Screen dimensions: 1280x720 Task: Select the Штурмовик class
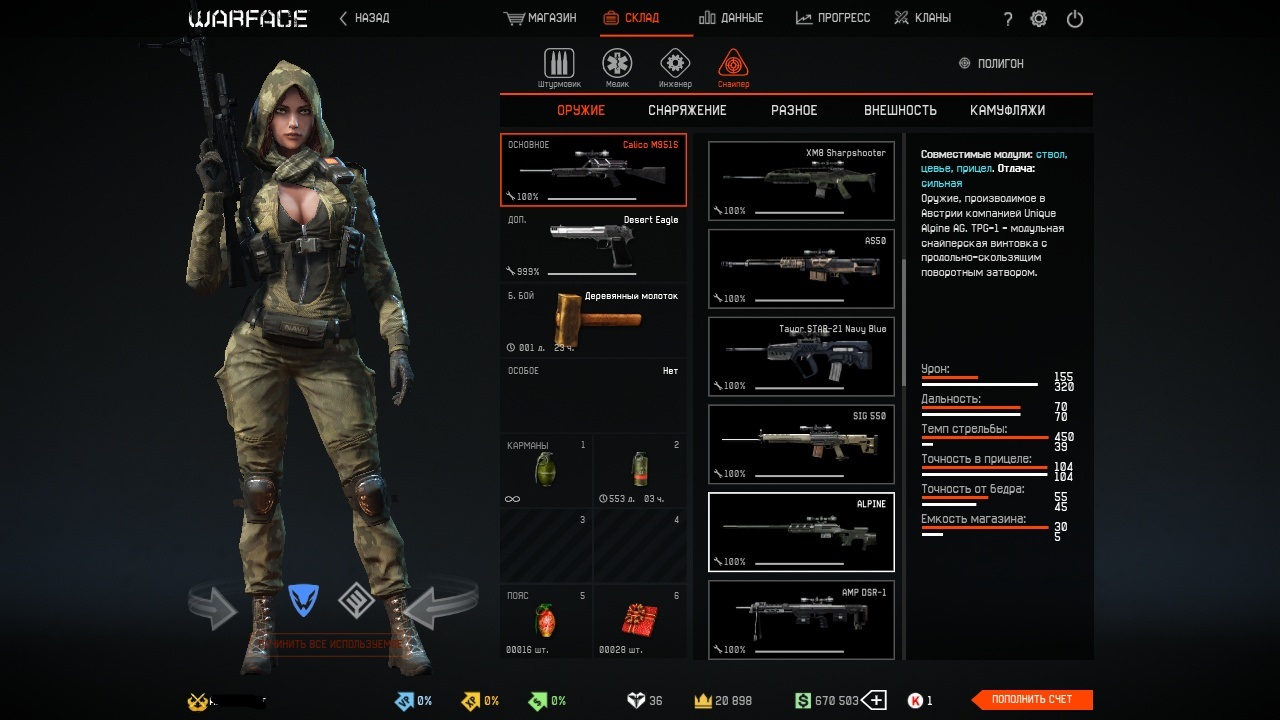[559, 67]
